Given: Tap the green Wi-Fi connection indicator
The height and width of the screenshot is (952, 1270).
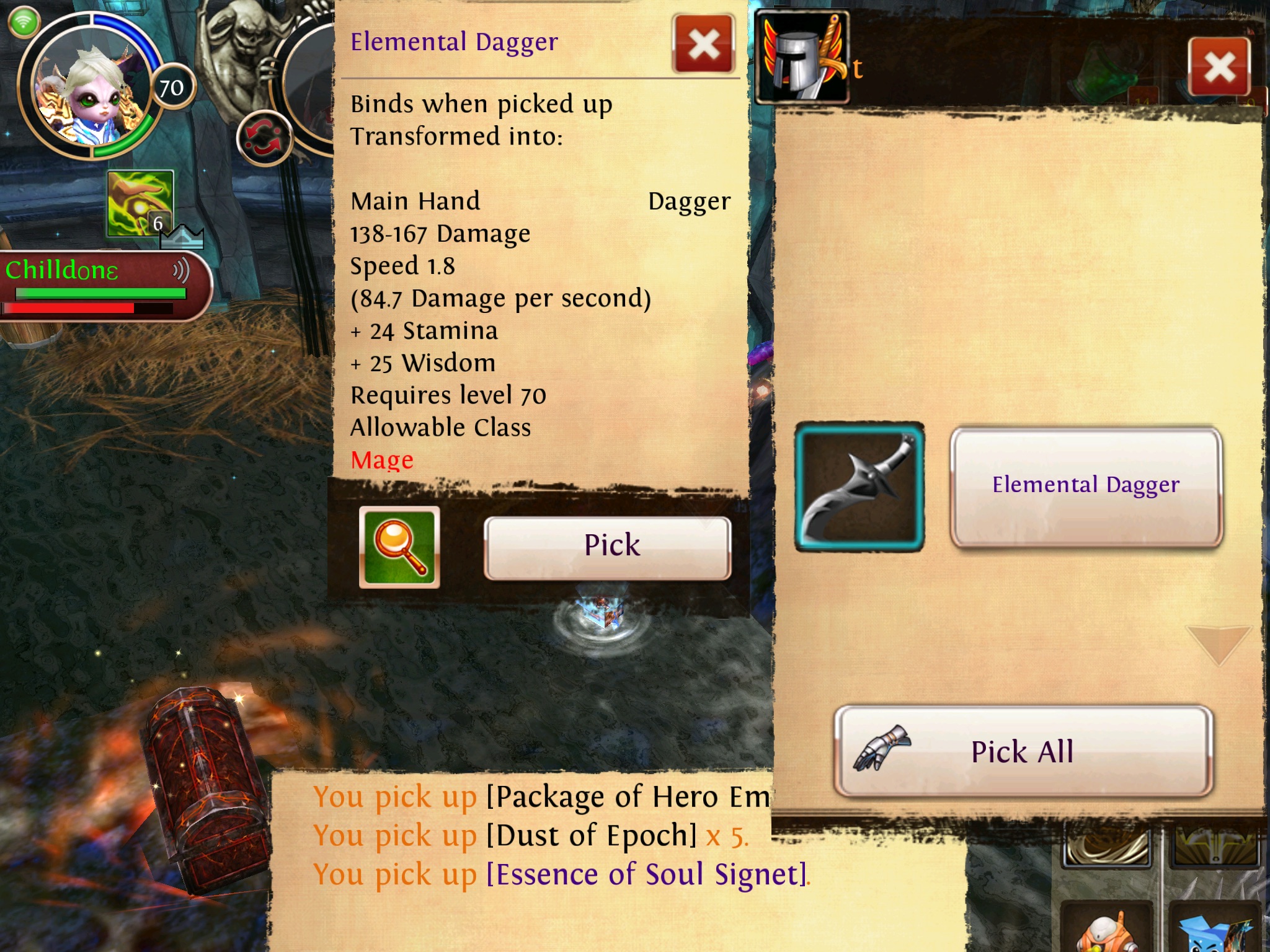Looking at the screenshot, I should point(24,23).
